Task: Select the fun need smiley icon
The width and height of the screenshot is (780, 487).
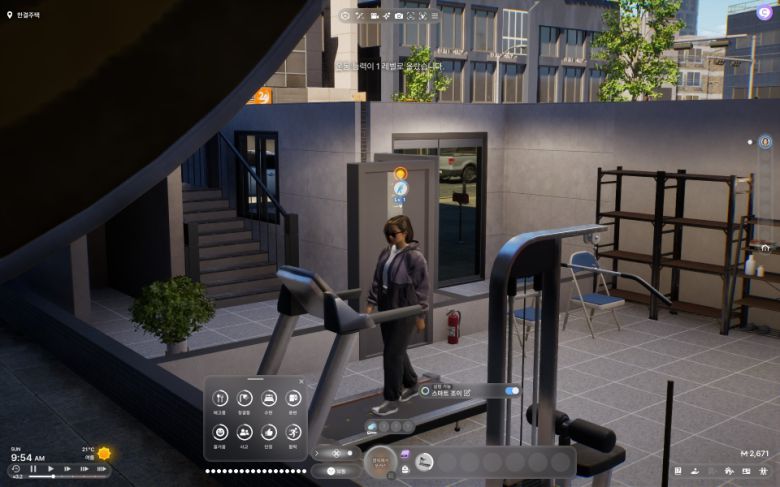Action: point(220,432)
